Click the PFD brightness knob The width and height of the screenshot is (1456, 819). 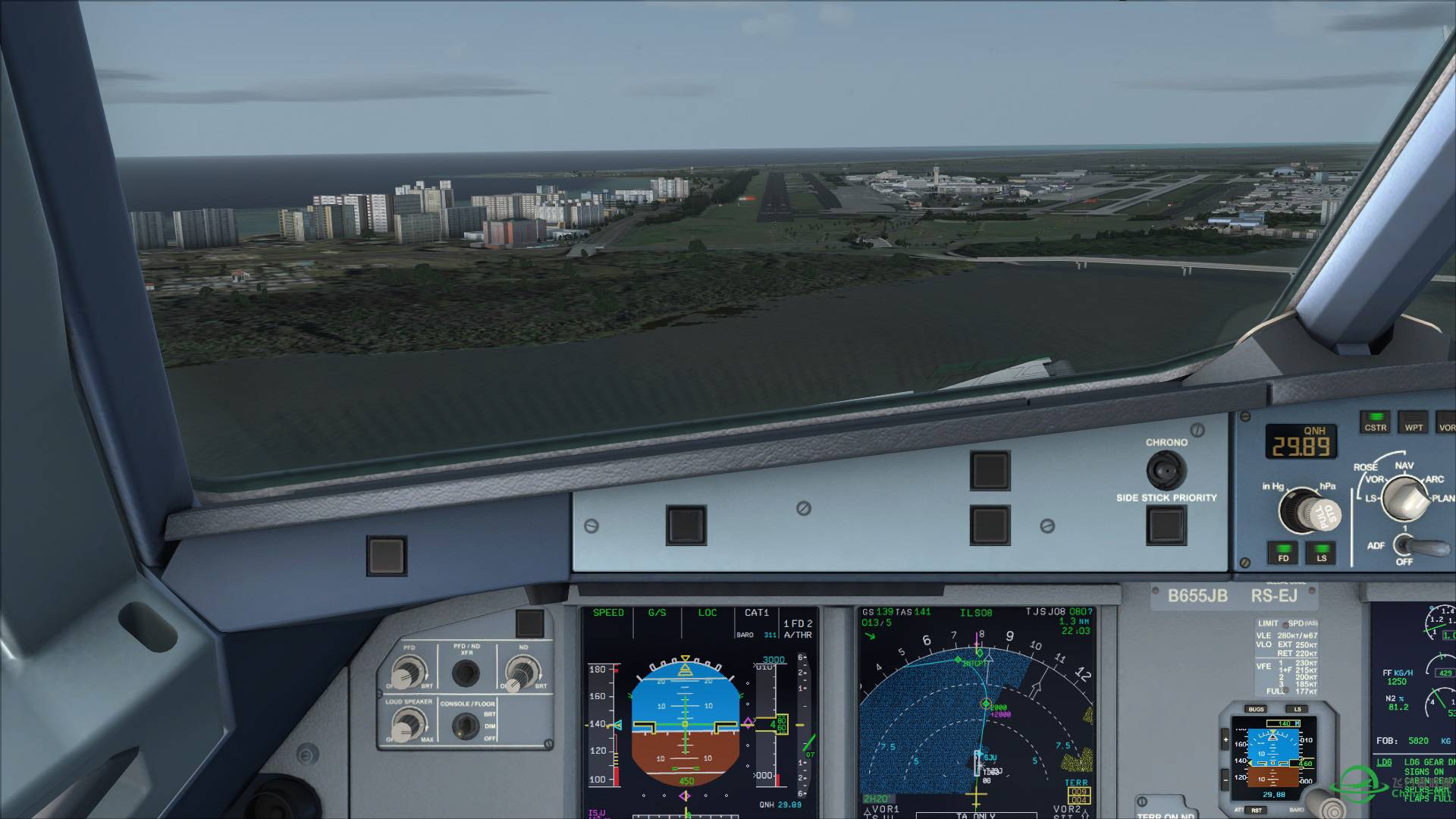click(x=407, y=672)
